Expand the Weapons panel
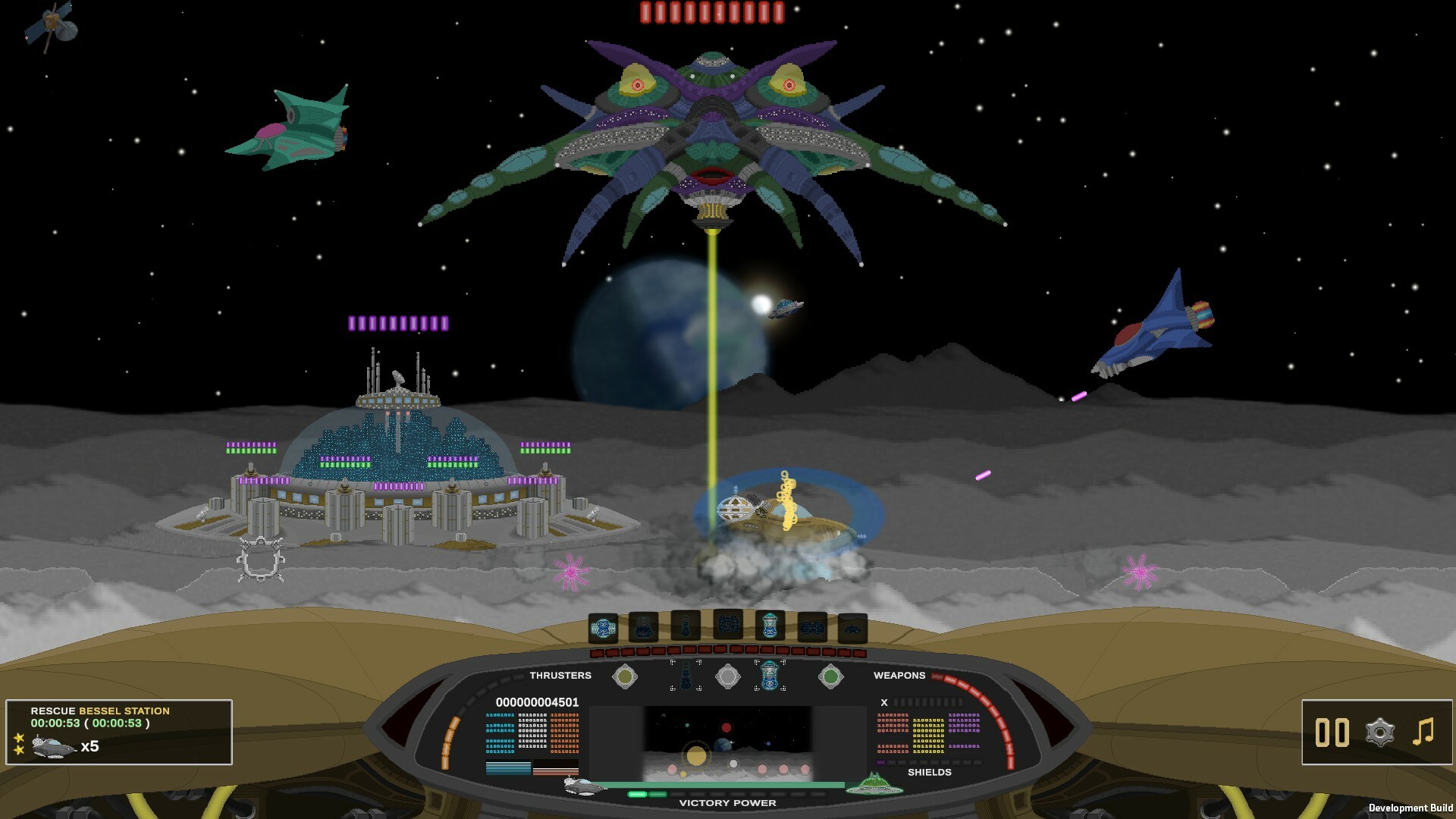1456x819 pixels. coord(899,675)
